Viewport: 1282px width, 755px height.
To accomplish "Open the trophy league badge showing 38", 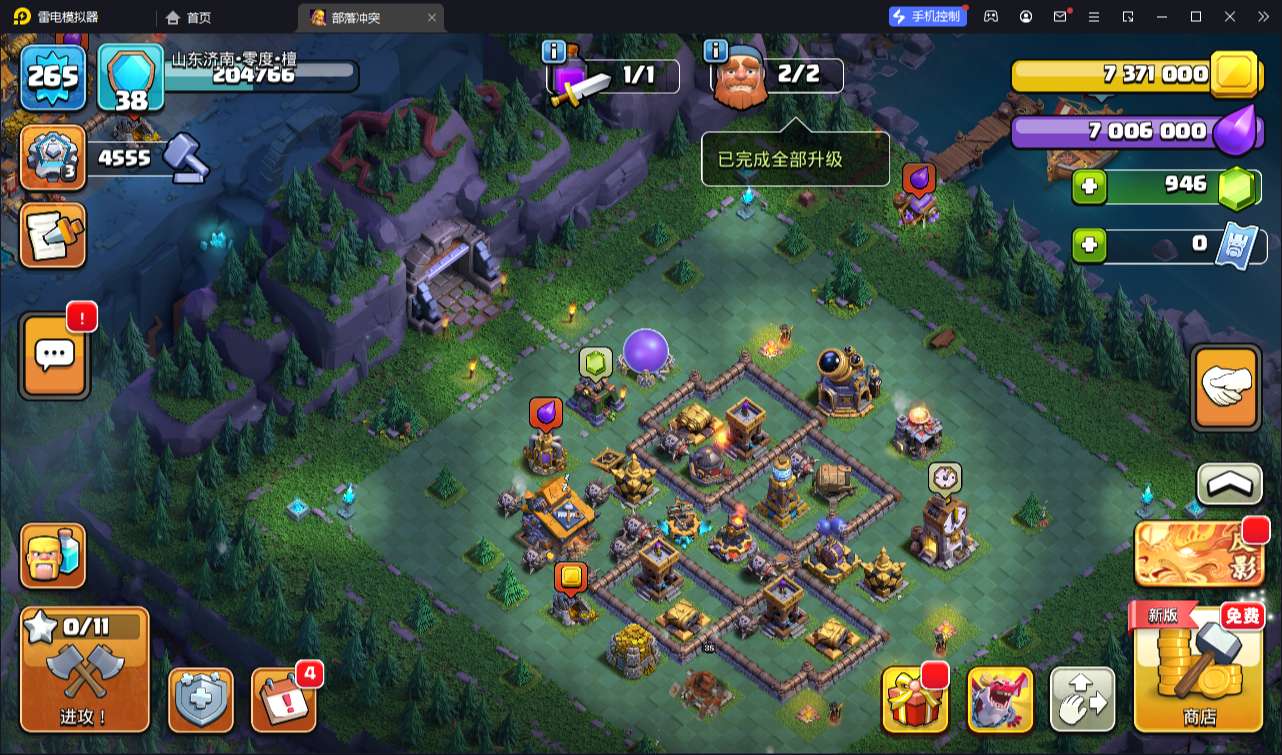I will click(131, 78).
